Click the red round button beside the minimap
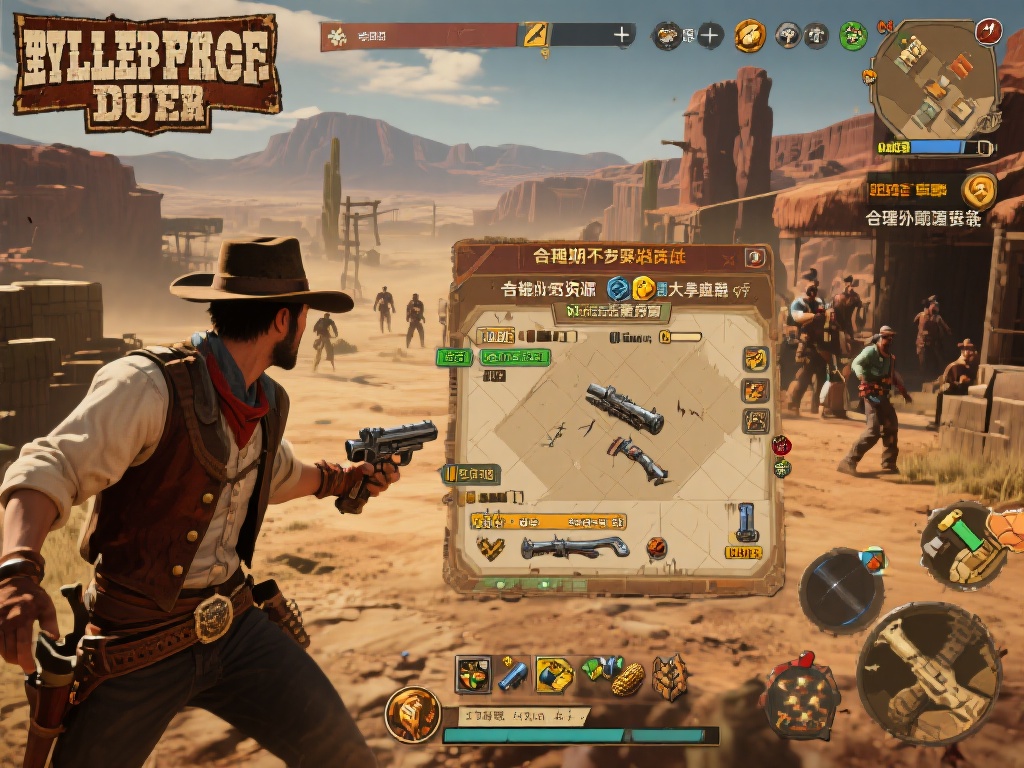 (x=989, y=31)
